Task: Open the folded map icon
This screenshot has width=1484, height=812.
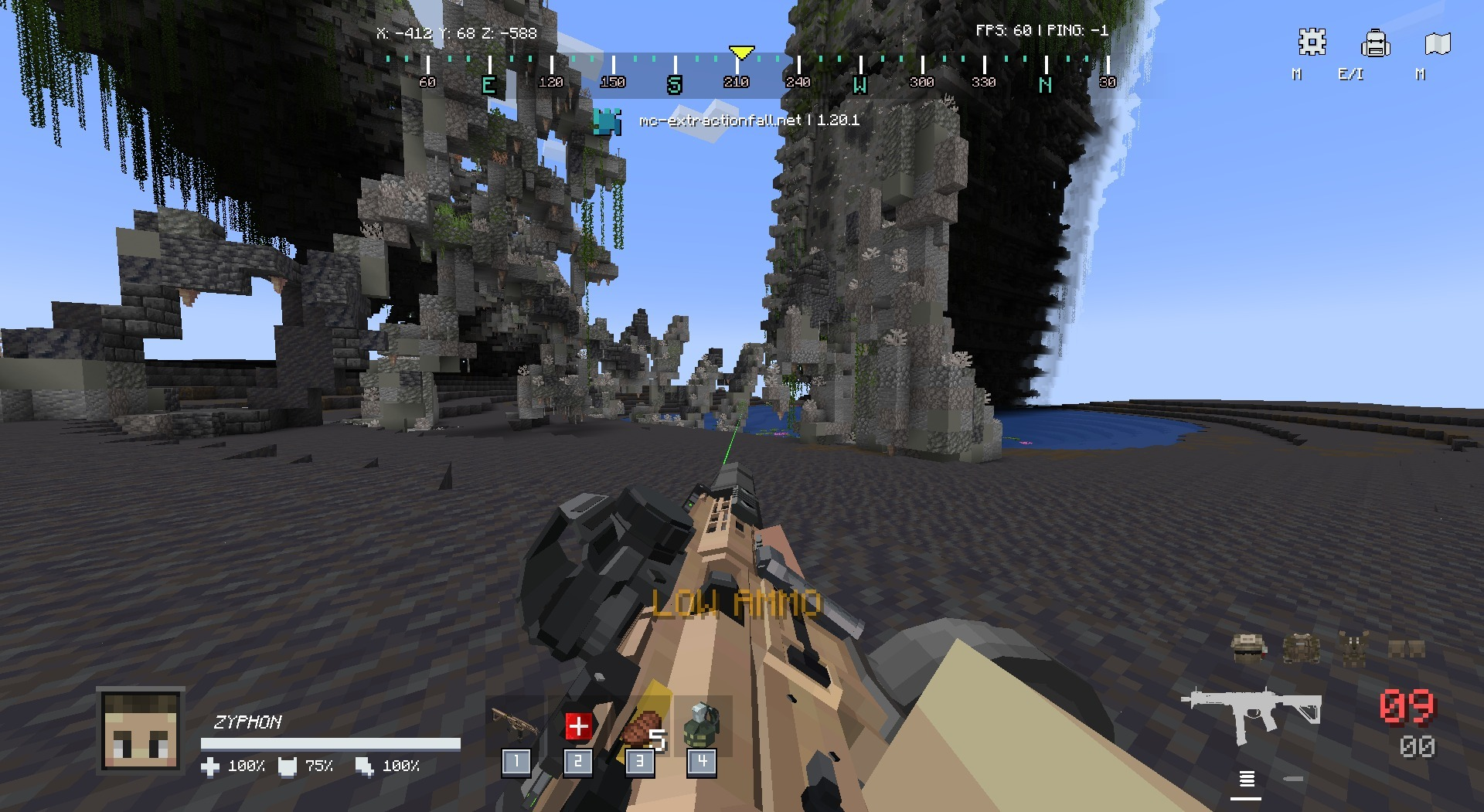Action: click(x=1437, y=43)
